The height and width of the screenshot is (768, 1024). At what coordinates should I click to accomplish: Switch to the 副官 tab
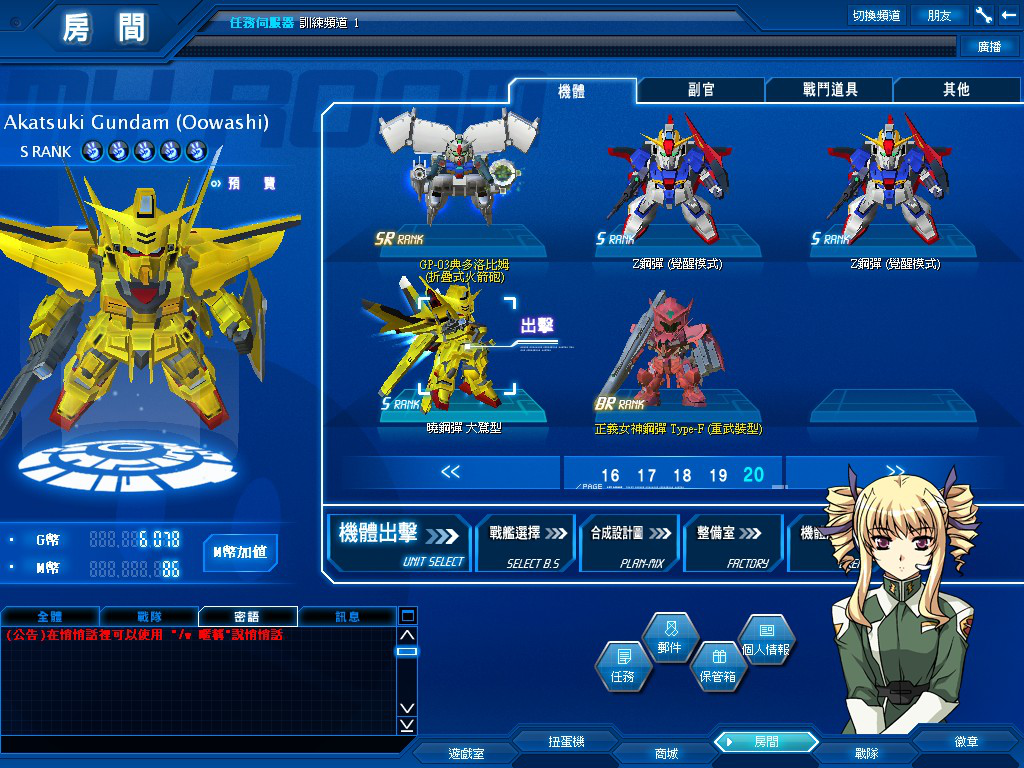(x=701, y=90)
